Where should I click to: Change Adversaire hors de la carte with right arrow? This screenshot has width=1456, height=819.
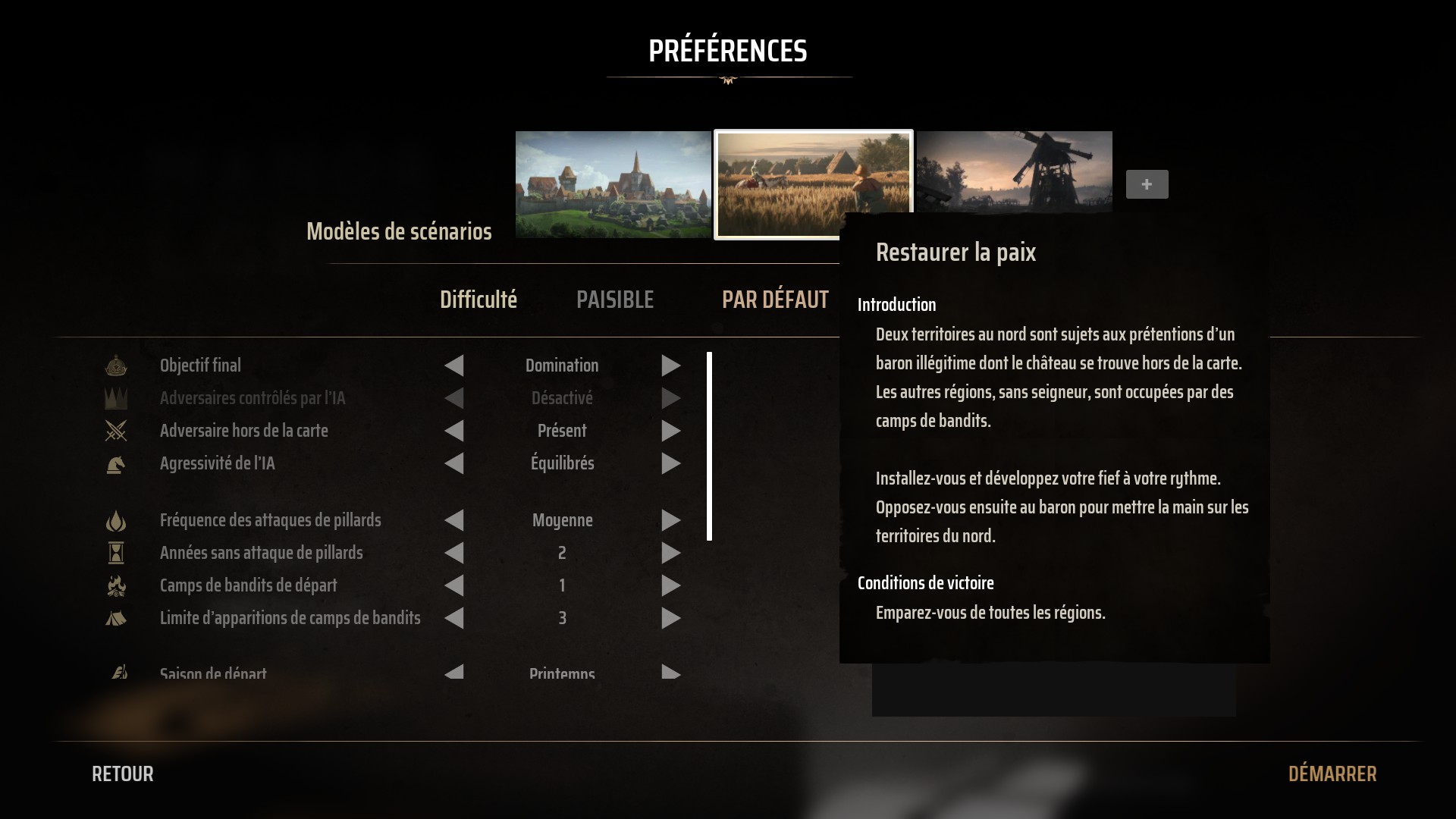(x=670, y=431)
